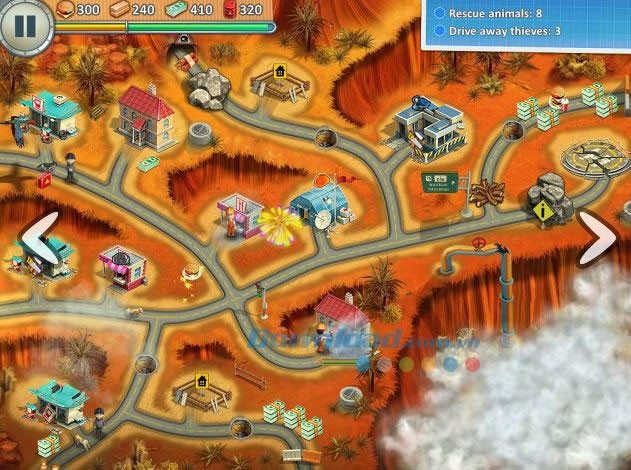This screenshot has height=470, width=631.
Task: Go to the previous screenshot with left arrow
Action: (x=38, y=239)
